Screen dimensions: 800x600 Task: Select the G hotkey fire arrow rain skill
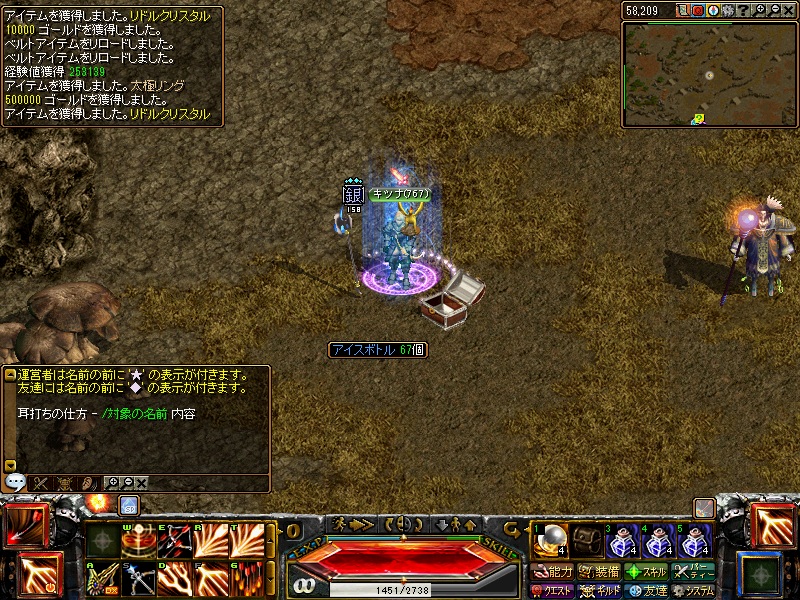coord(247,578)
